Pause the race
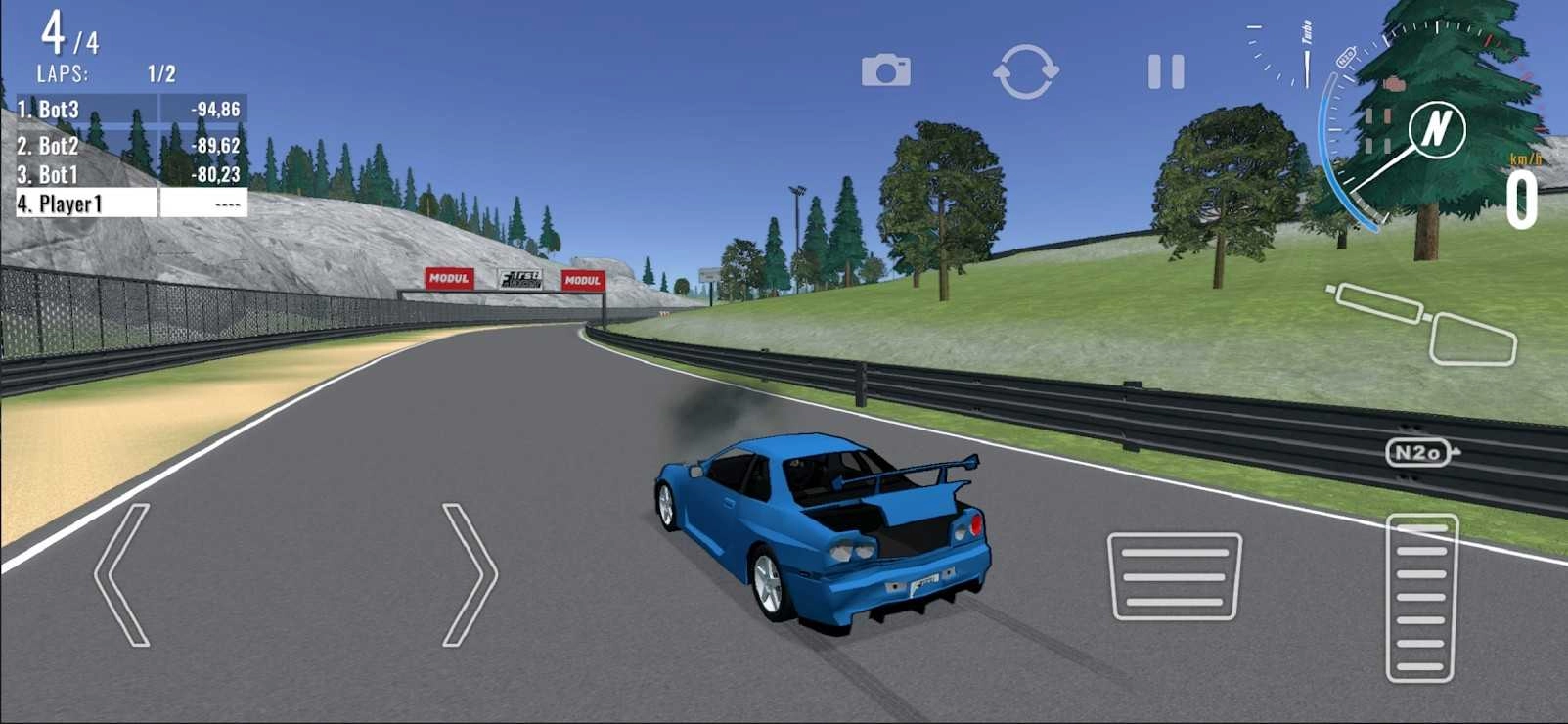 coord(1164,69)
